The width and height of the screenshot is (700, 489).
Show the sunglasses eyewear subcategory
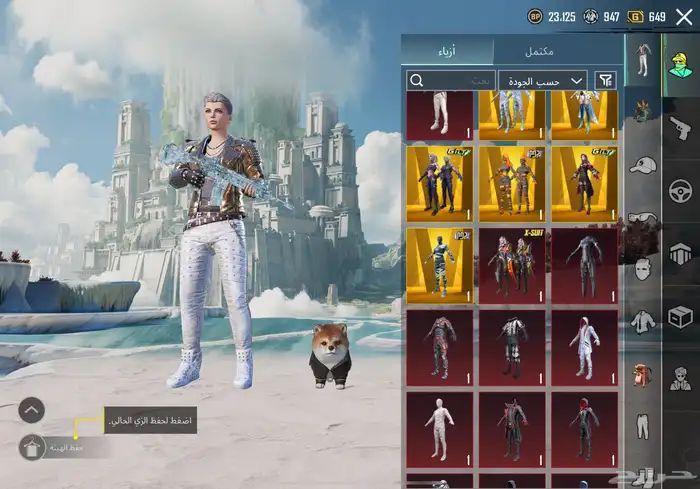pyautogui.click(x=641, y=216)
